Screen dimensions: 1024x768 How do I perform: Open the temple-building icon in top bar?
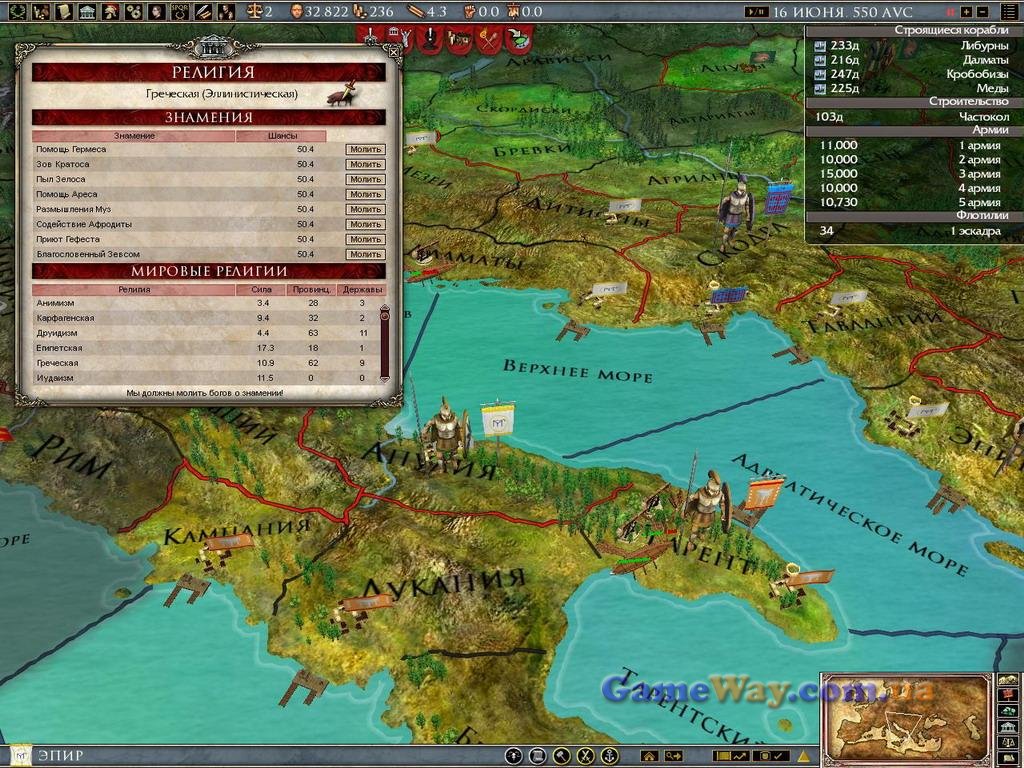click(87, 12)
